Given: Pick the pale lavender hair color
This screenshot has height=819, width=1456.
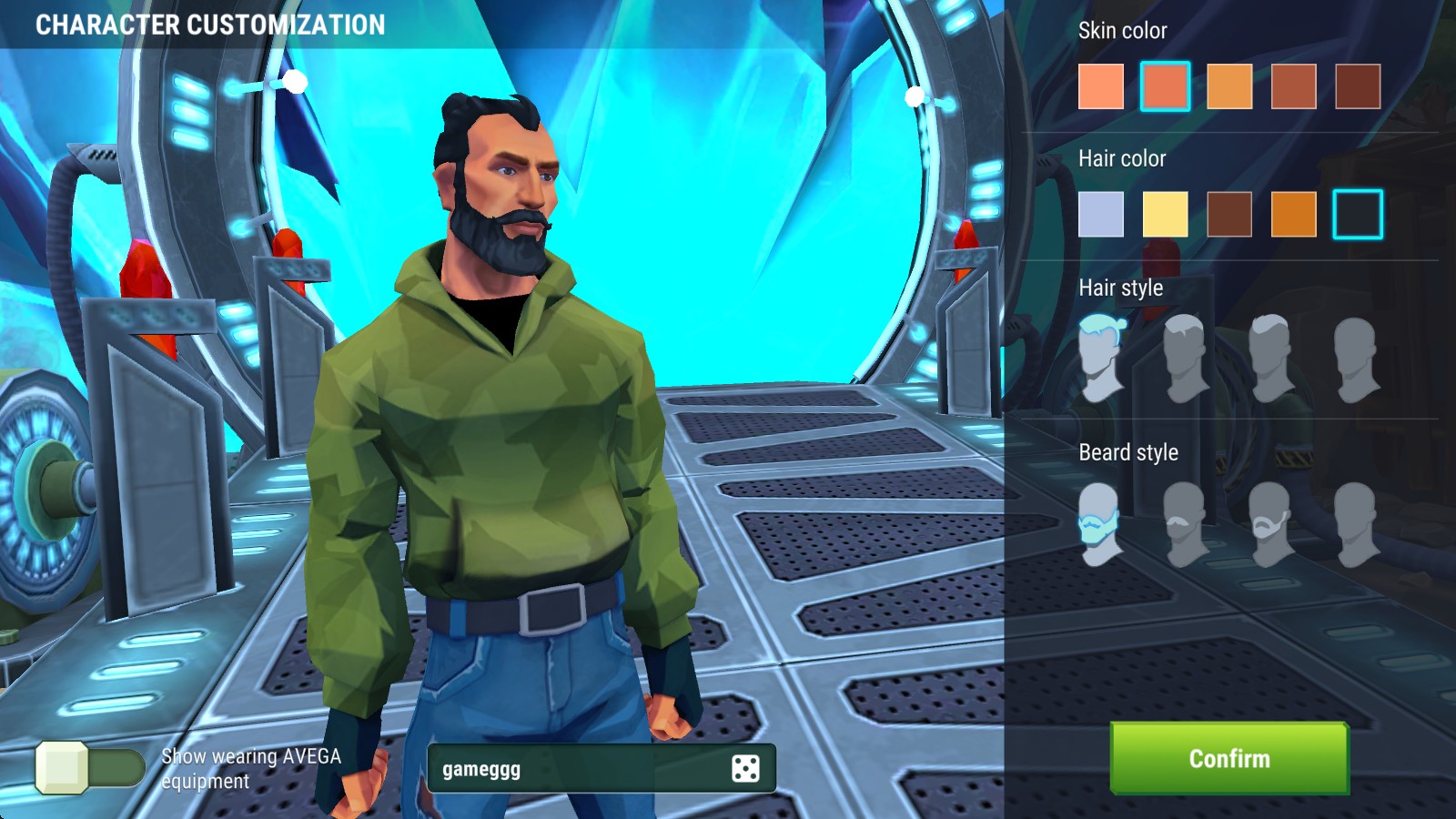Looking at the screenshot, I should [1101, 215].
